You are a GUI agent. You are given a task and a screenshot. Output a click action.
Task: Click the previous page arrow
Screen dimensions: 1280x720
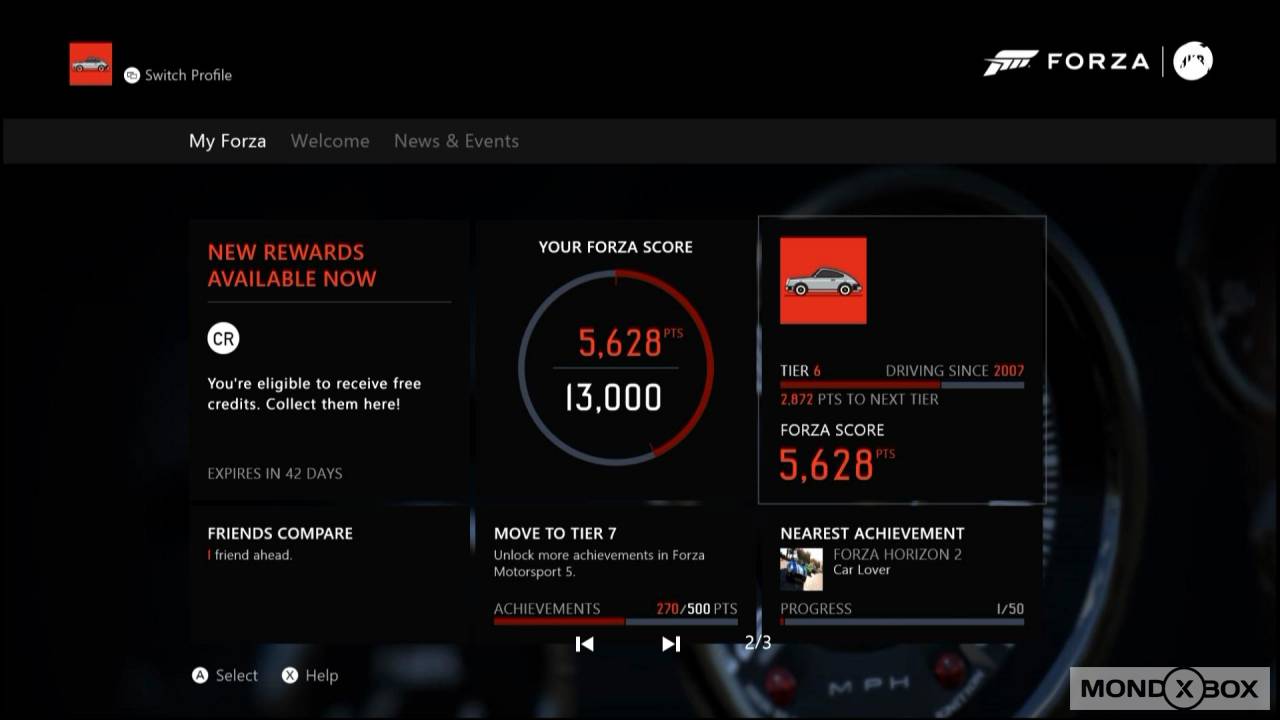tap(585, 644)
